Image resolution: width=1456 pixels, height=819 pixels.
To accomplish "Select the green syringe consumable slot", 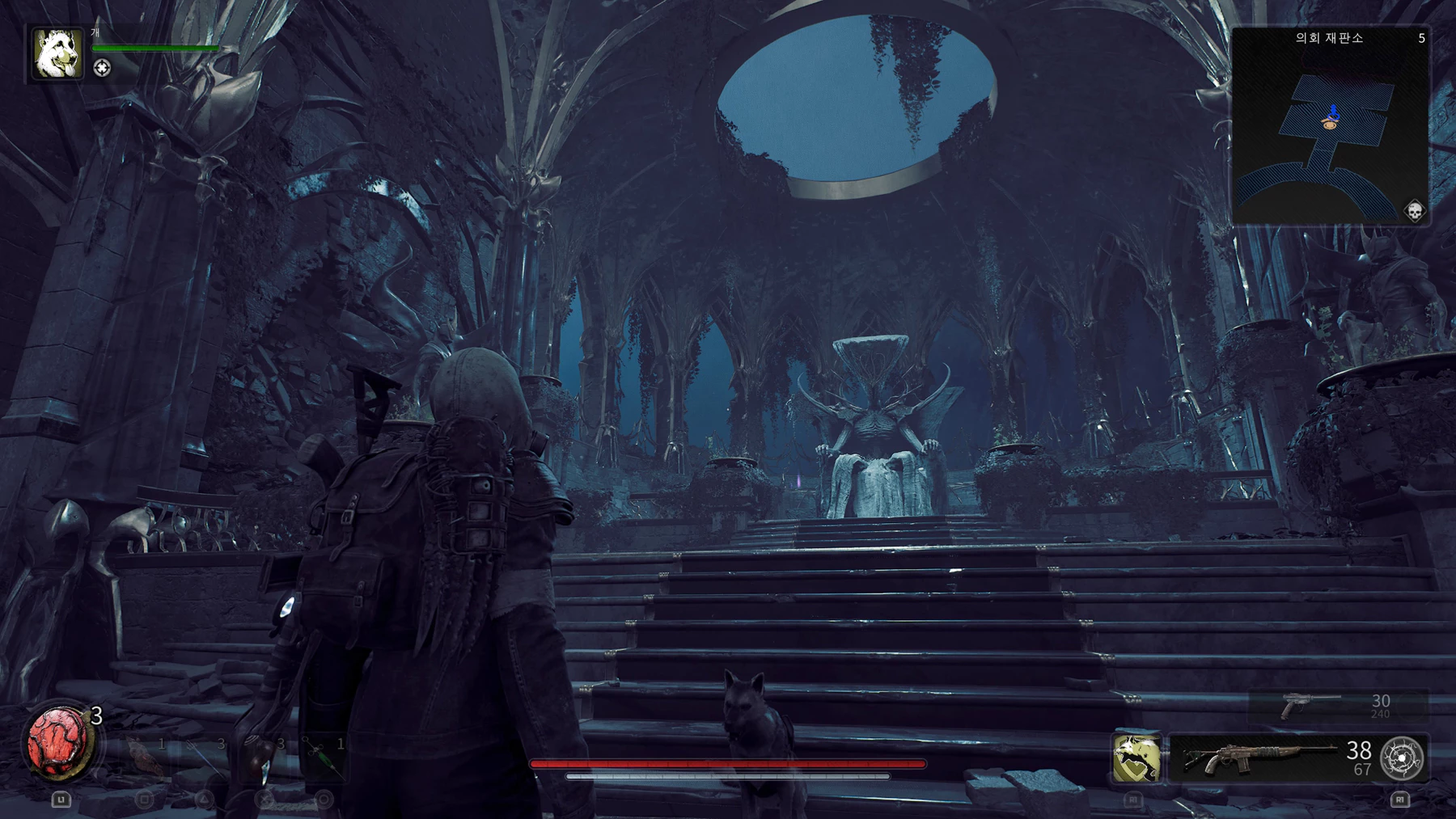I will tap(322, 756).
